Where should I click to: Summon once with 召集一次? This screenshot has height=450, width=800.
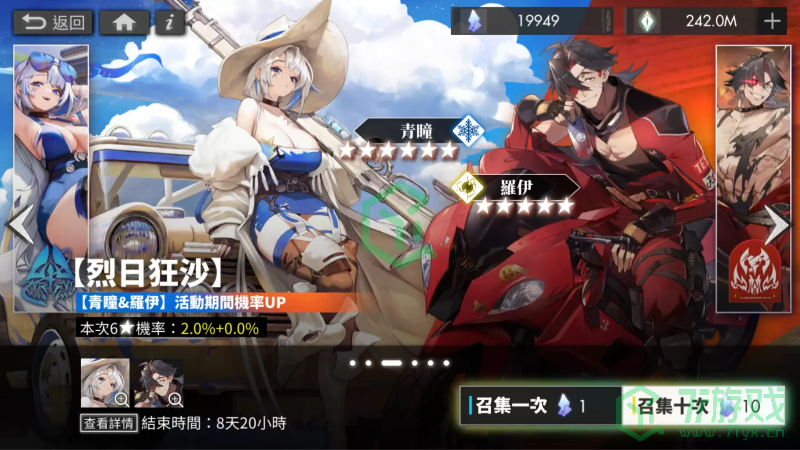point(540,406)
